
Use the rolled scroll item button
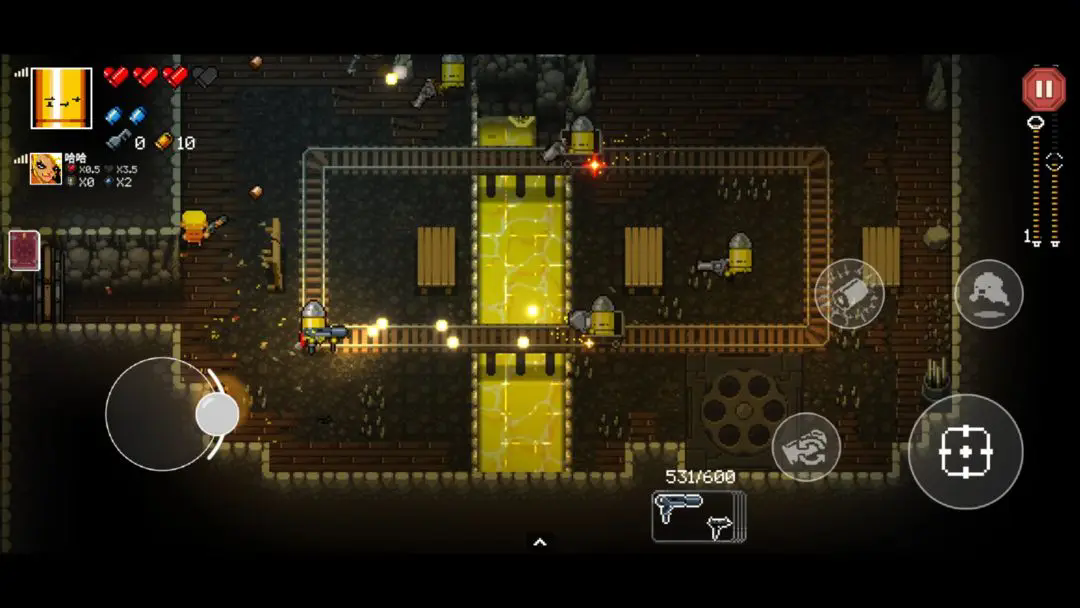click(849, 294)
